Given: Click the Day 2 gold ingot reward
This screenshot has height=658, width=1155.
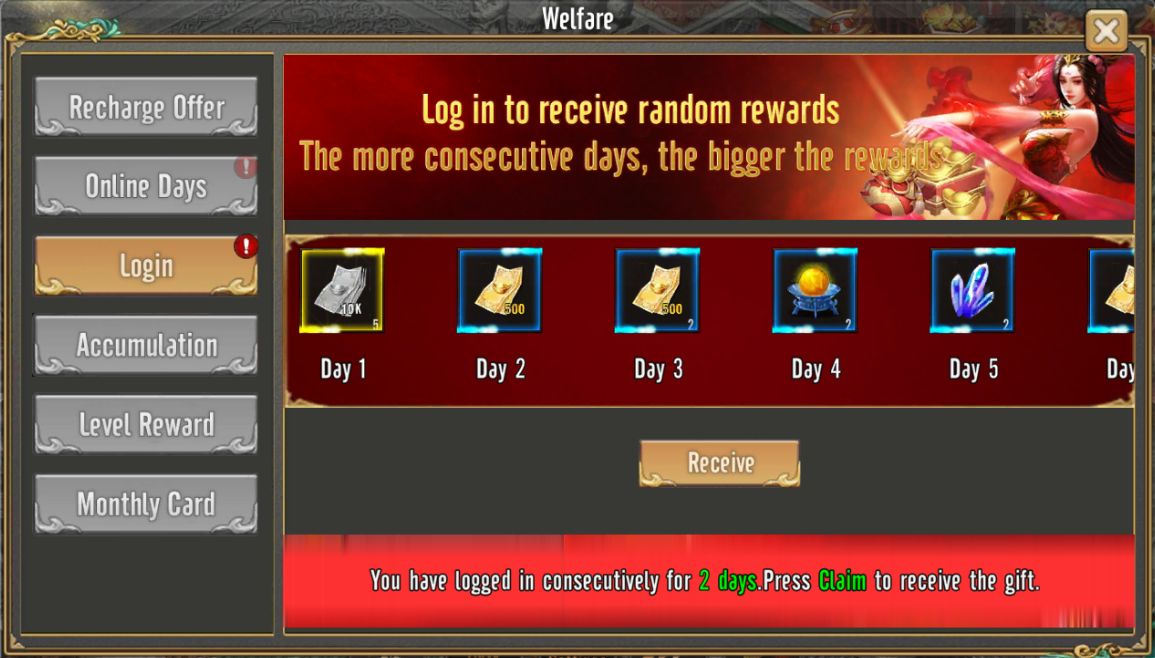Looking at the screenshot, I should [x=500, y=290].
